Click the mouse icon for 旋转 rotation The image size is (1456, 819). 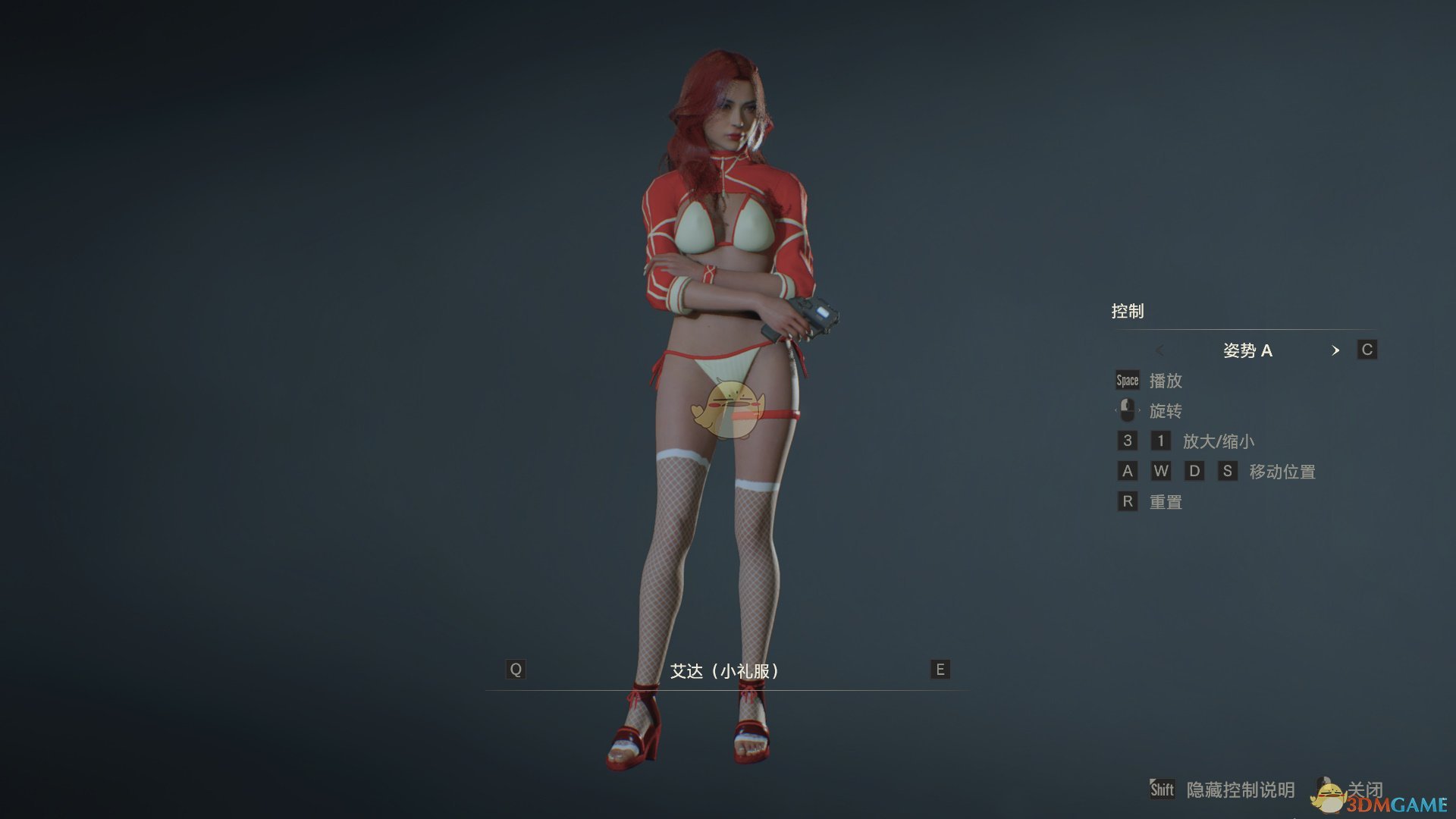[1128, 410]
